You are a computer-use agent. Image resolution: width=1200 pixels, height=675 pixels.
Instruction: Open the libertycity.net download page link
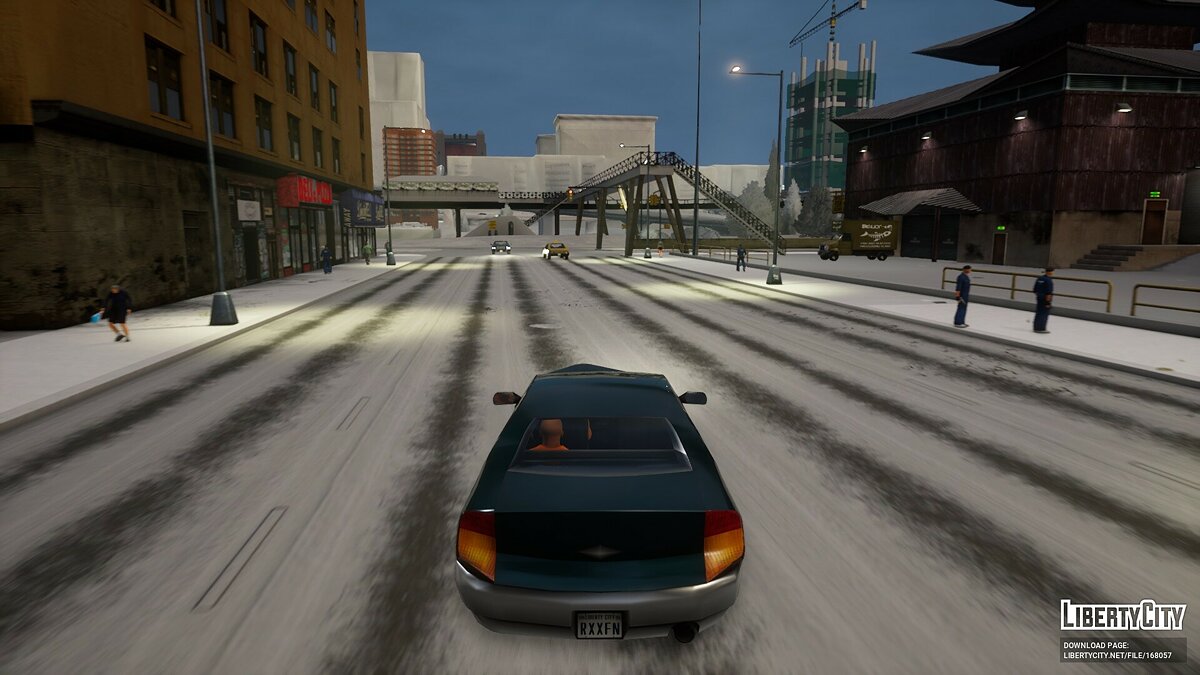1121,655
